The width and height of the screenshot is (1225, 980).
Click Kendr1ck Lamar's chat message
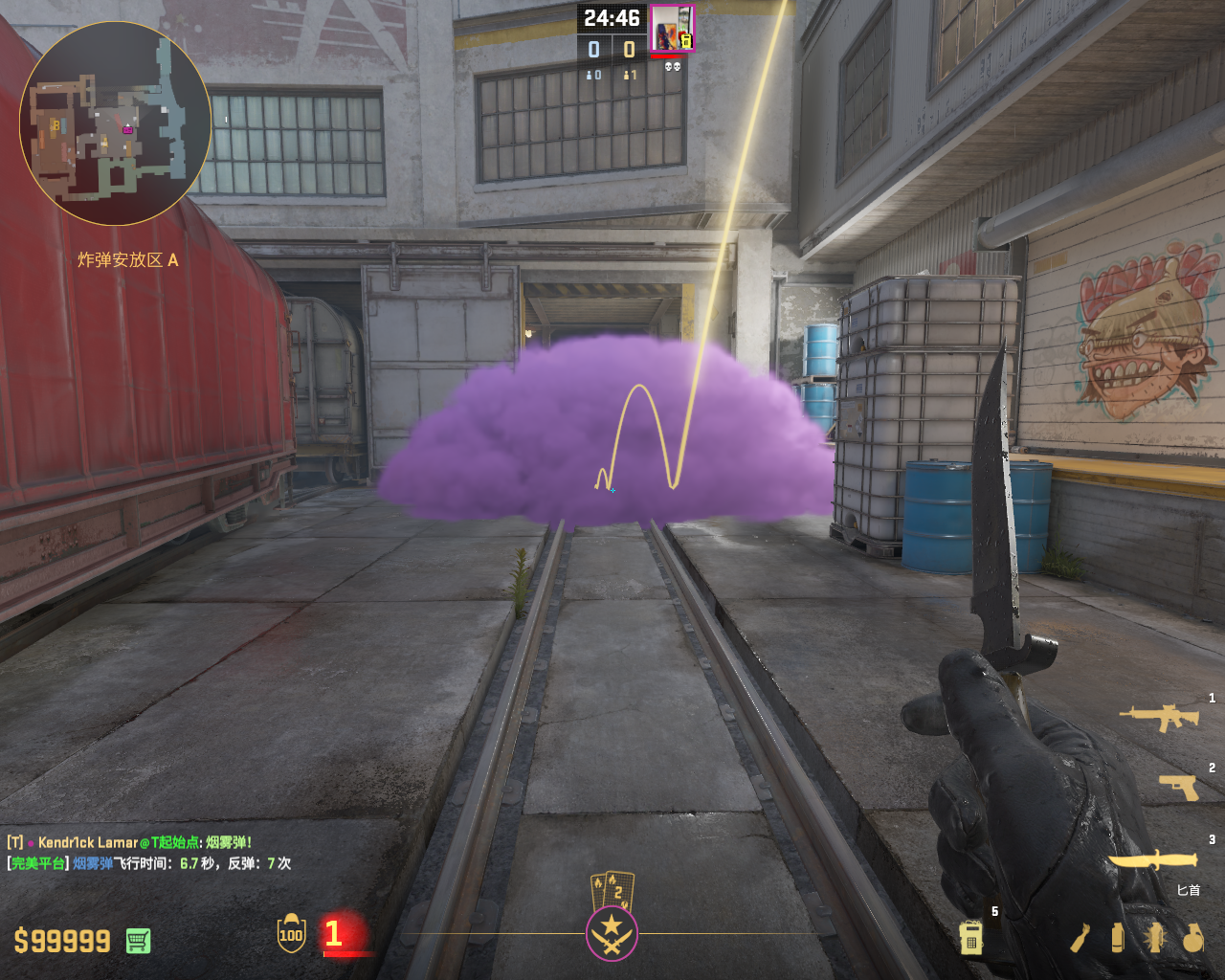[129, 842]
